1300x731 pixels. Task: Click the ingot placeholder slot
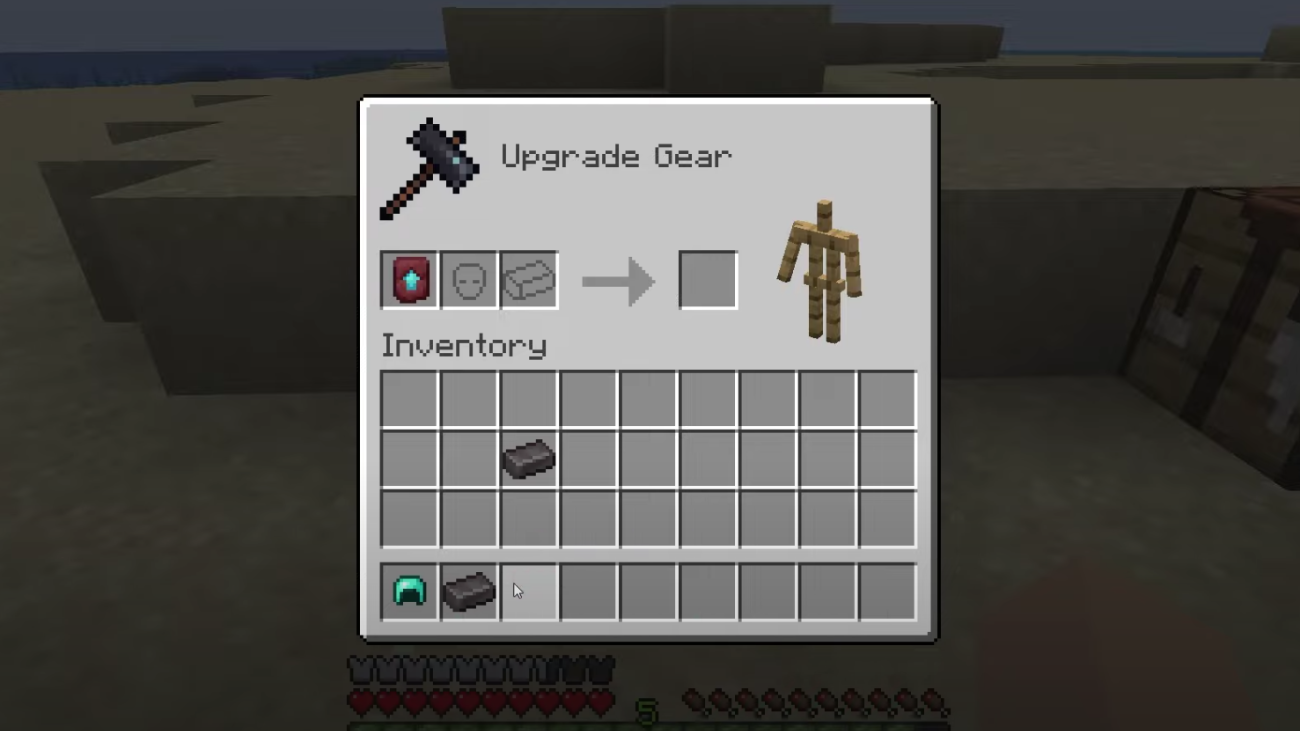pyautogui.click(x=528, y=280)
